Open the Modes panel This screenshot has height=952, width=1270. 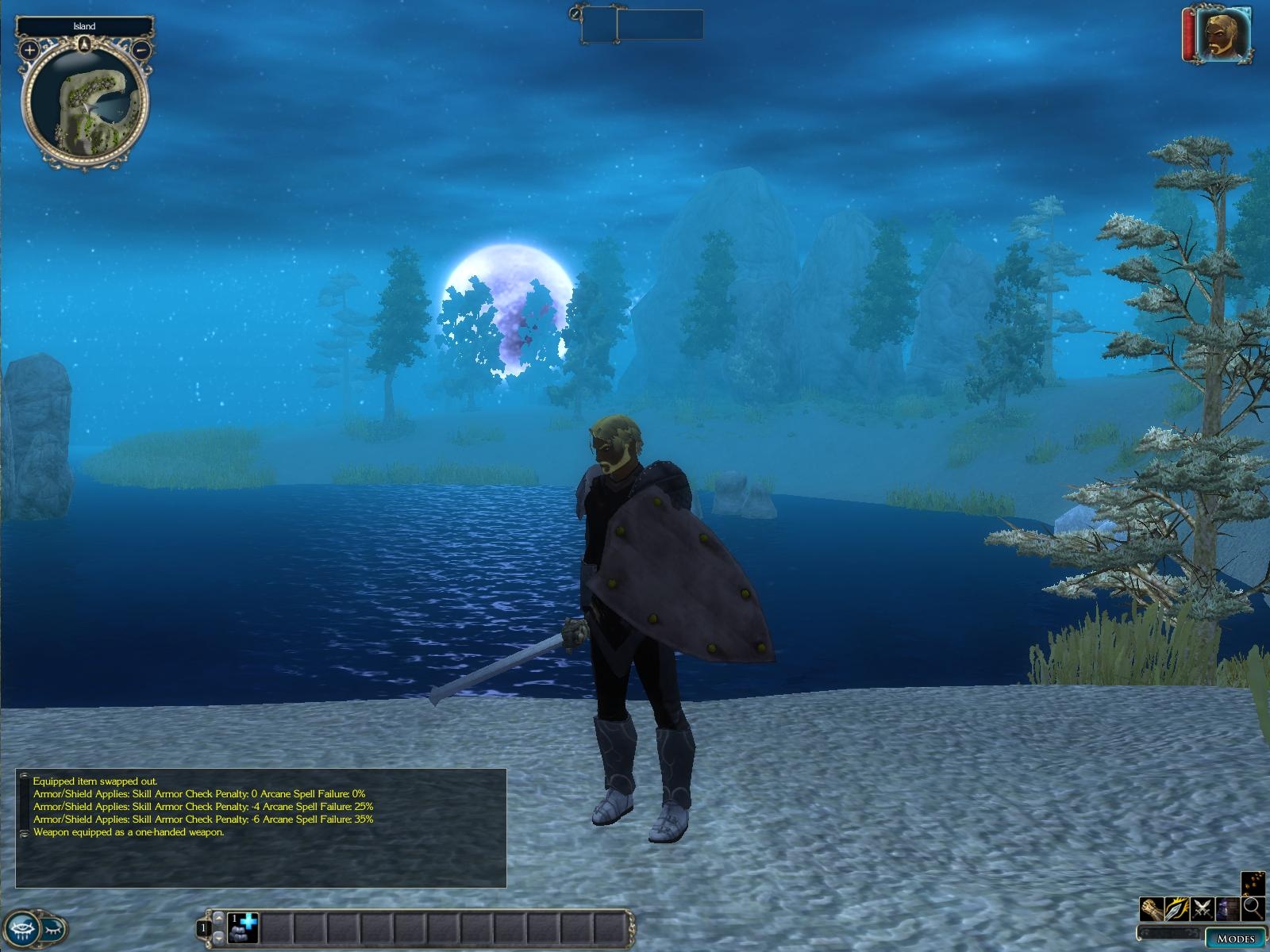(x=1235, y=939)
